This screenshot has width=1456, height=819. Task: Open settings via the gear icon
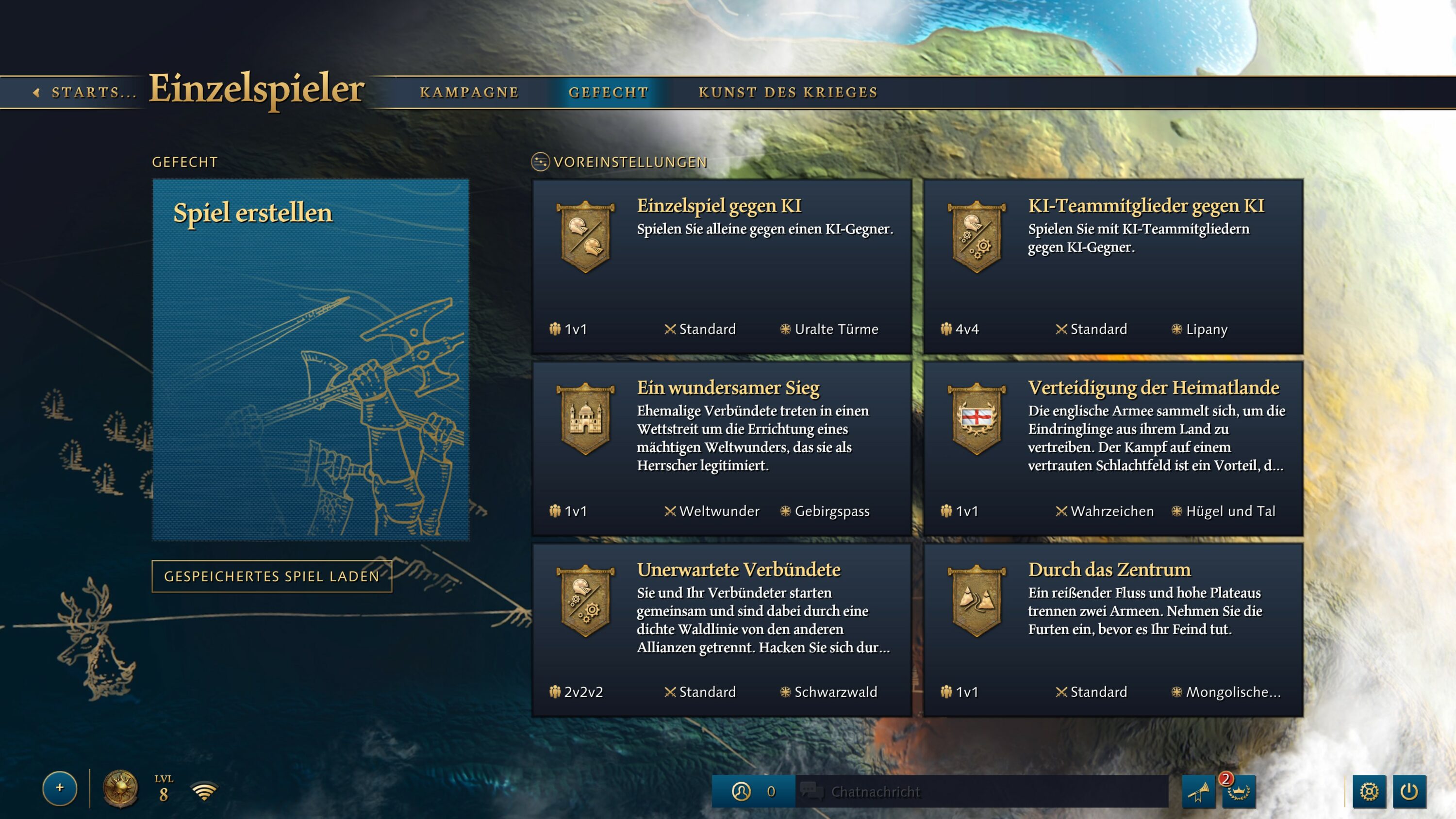(1369, 791)
